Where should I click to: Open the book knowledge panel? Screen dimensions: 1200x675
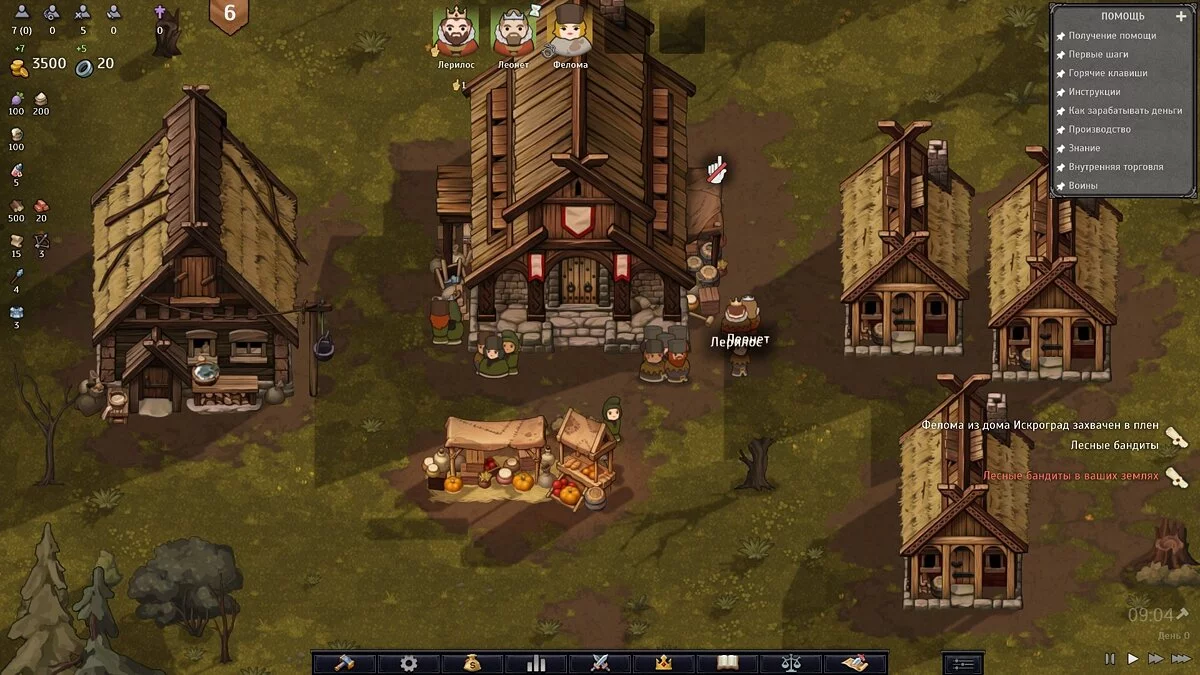click(726, 663)
